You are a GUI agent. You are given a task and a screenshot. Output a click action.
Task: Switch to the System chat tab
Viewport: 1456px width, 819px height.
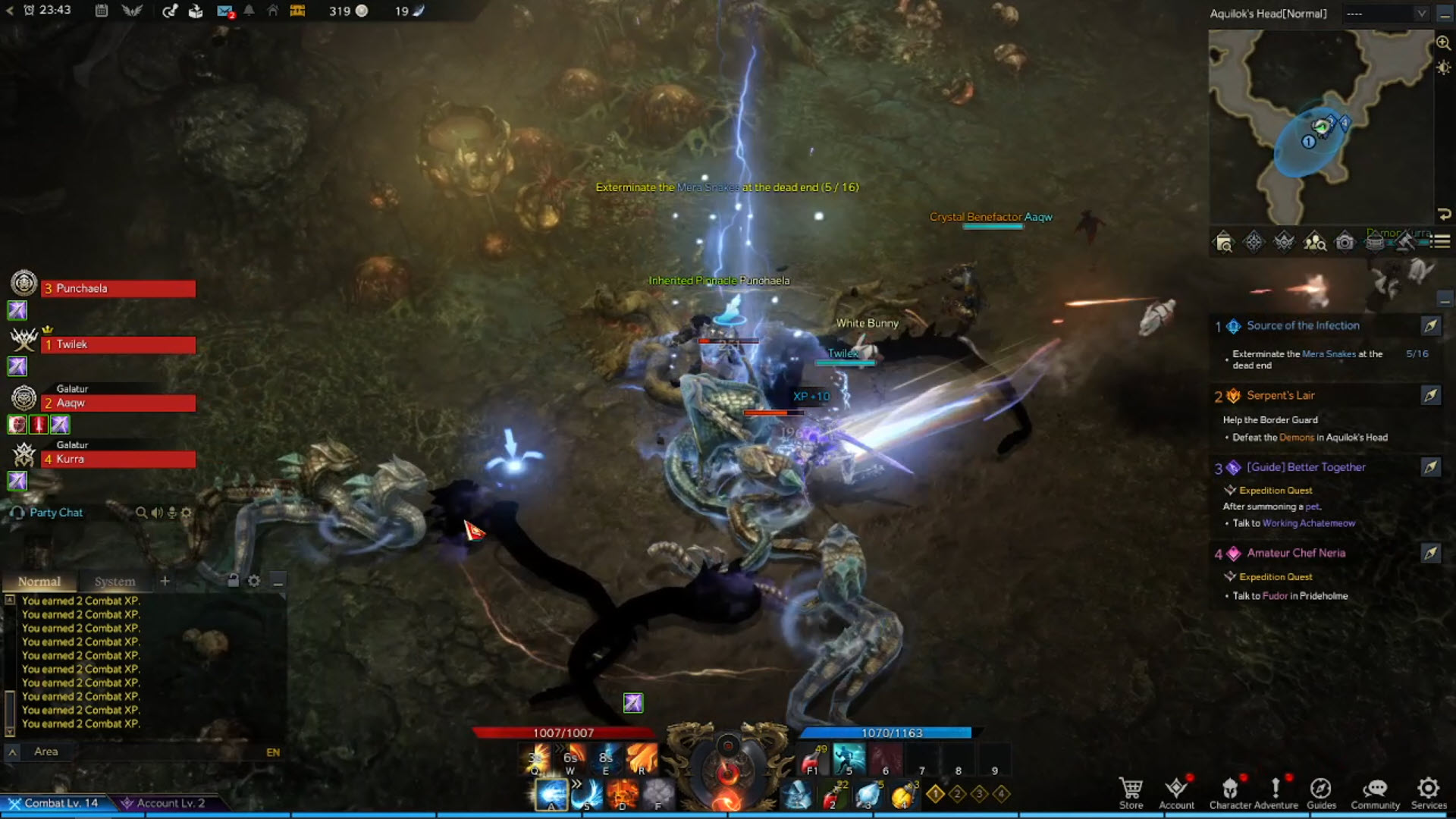point(115,582)
